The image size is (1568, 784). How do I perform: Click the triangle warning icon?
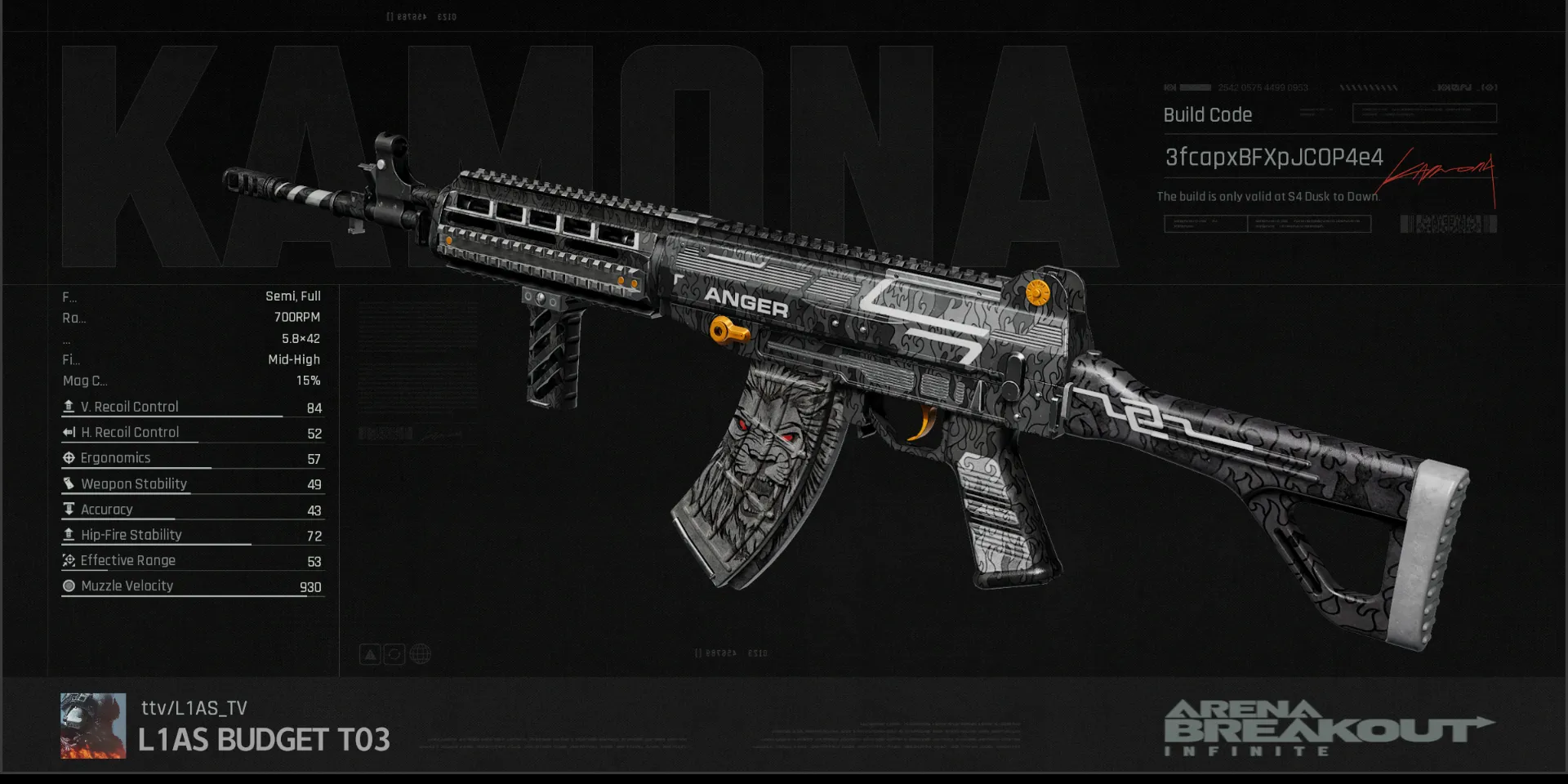click(x=370, y=654)
